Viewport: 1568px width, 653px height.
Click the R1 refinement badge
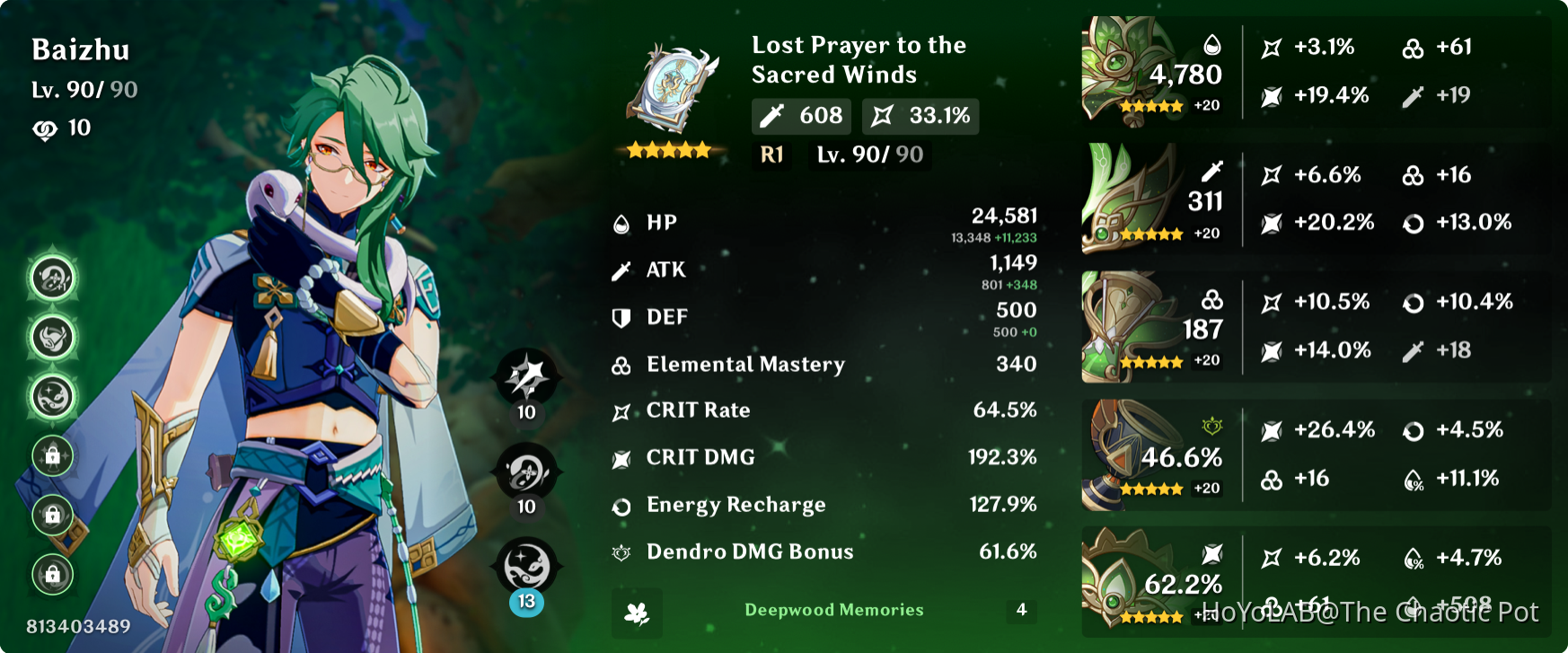click(771, 154)
